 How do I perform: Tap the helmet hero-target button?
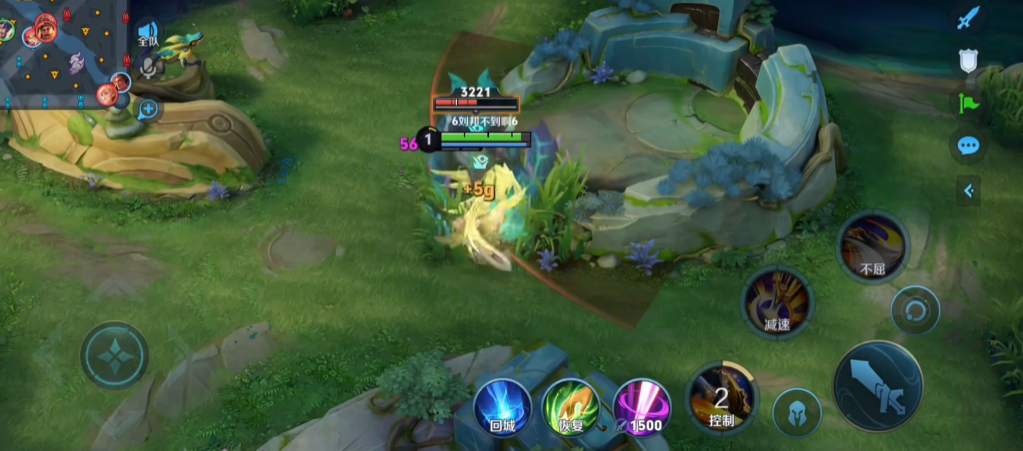(x=796, y=412)
